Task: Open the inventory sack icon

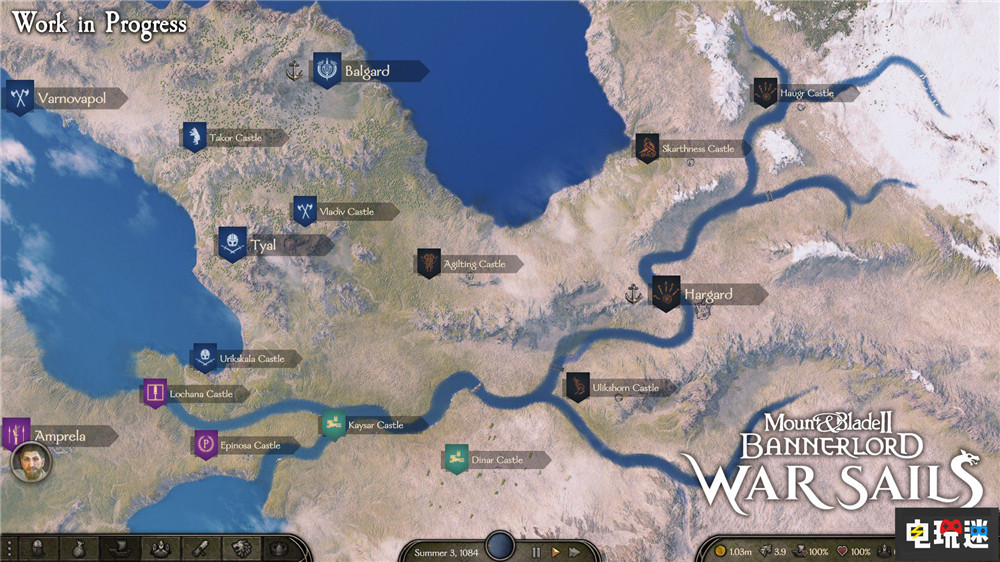Action: coord(77,548)
